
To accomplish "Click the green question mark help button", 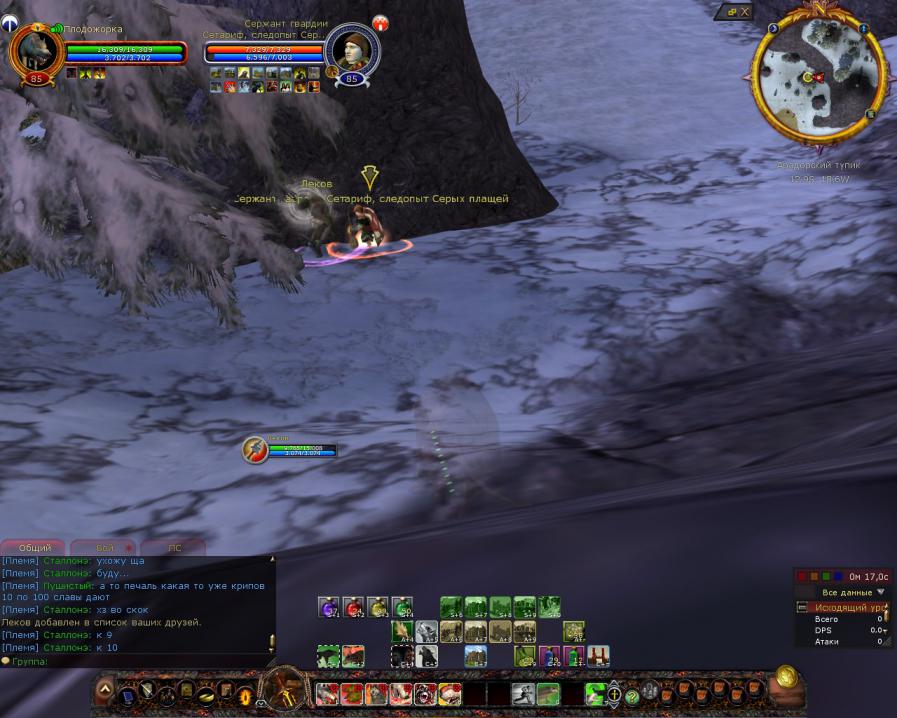I will click(632, 697).
